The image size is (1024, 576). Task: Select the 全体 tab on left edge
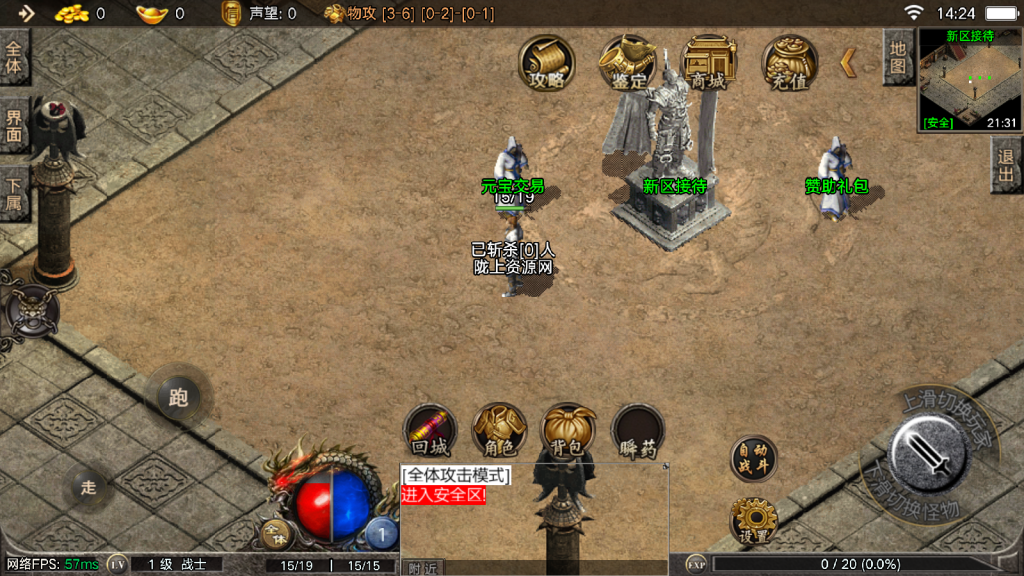click(x=14, y=58)
